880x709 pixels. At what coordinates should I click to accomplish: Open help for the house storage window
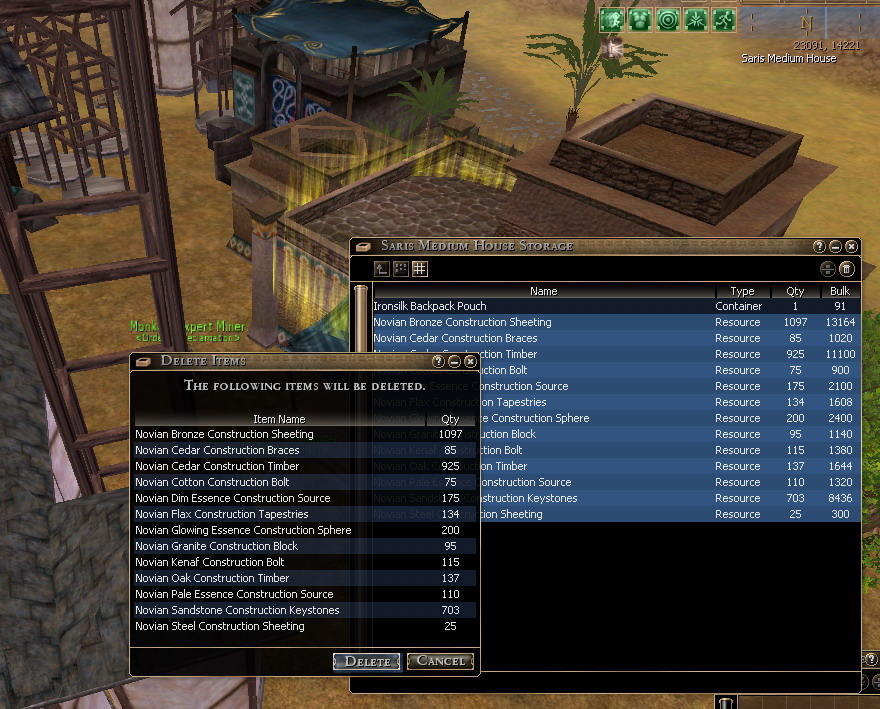click(x=819, y=246)
